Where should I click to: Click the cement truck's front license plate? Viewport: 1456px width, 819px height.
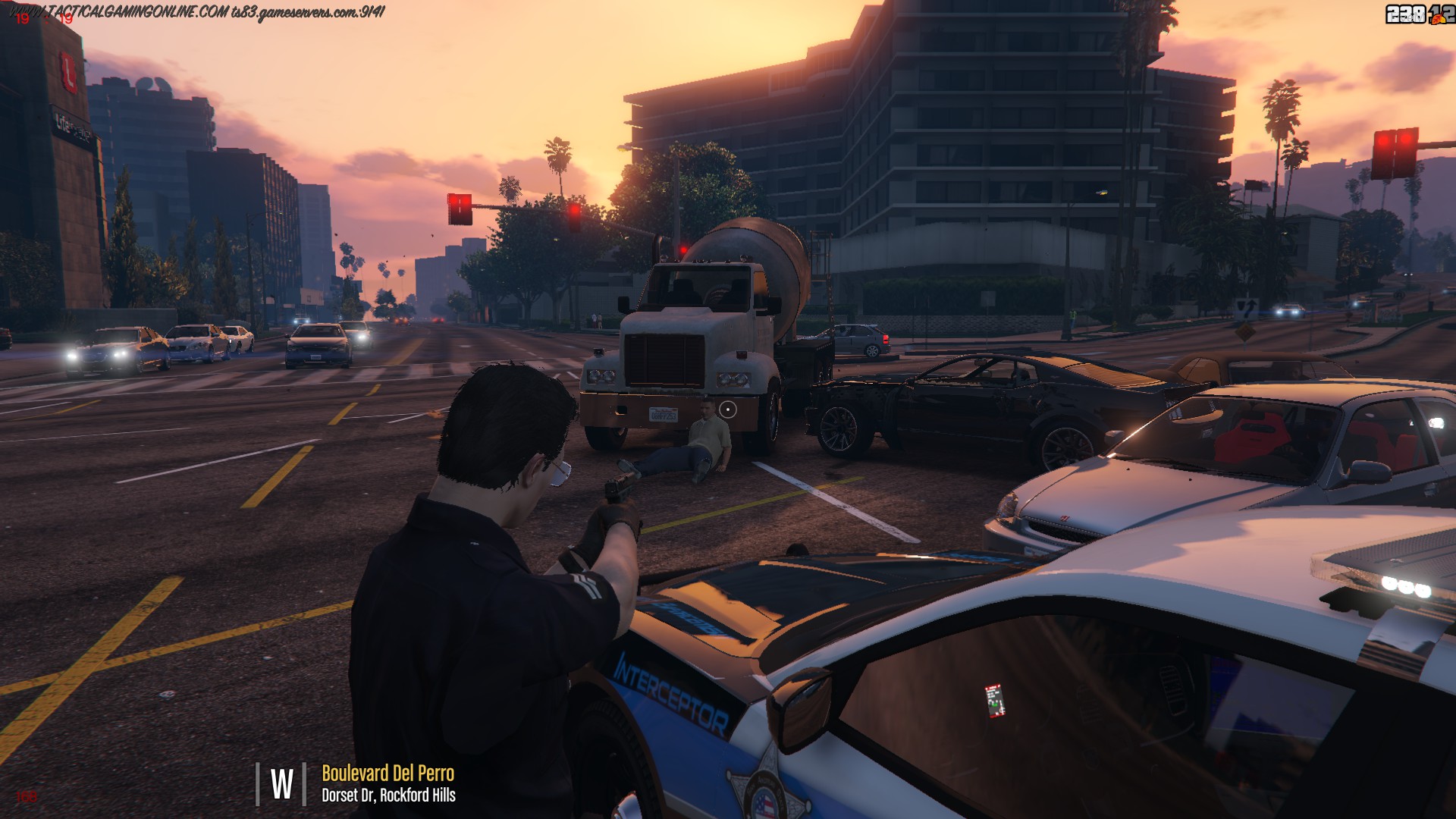tap(664, 416)
